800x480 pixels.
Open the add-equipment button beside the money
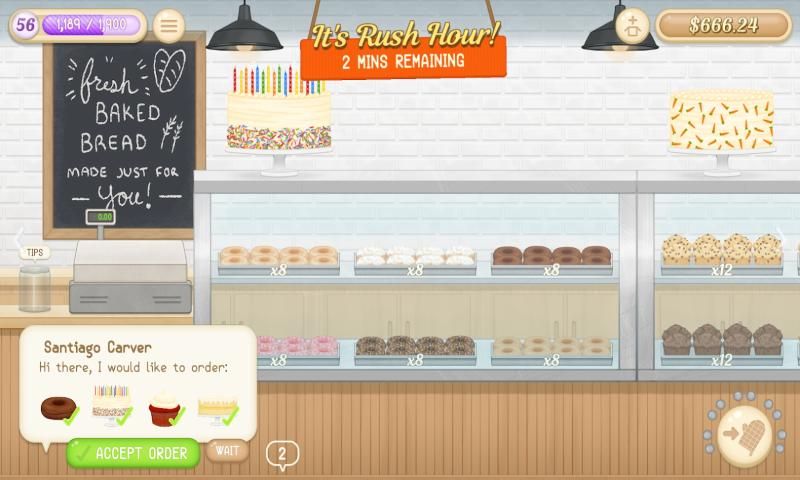tap(632, 25)
